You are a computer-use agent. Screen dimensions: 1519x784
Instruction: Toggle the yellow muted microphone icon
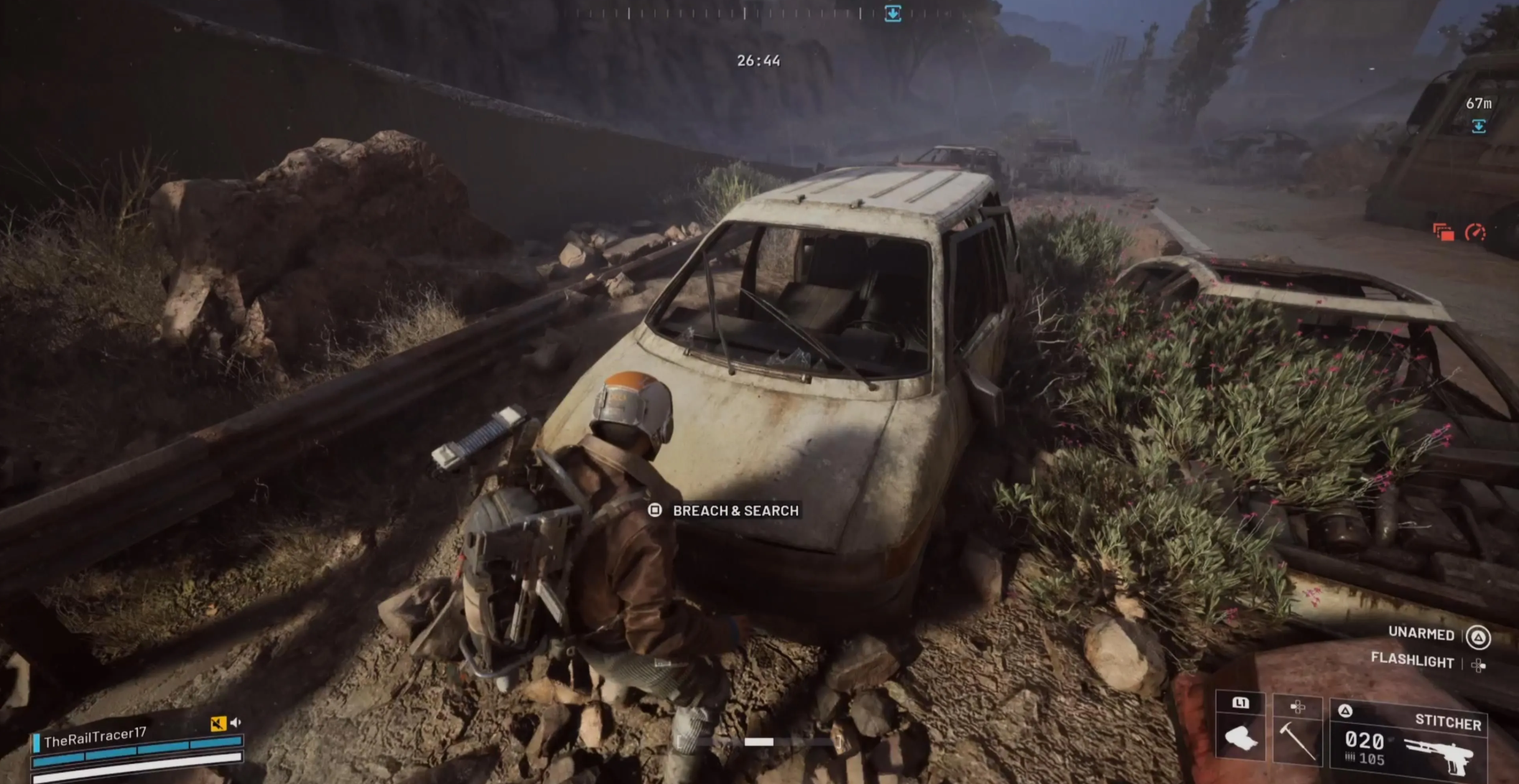[218, 724]
